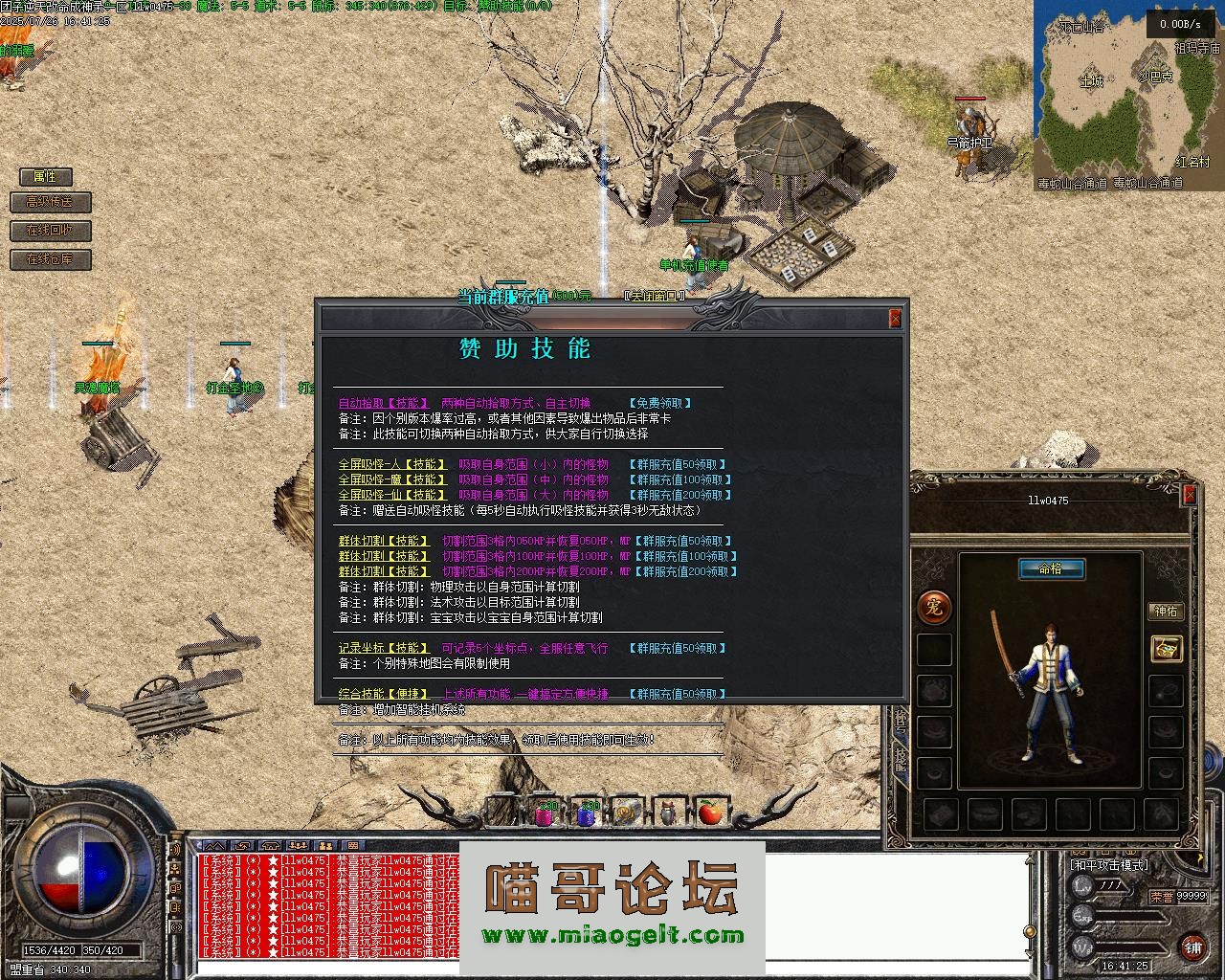Claim 全屏吸怪-仙 skill for 200 recharge
1225x980 pixels.
680,495
